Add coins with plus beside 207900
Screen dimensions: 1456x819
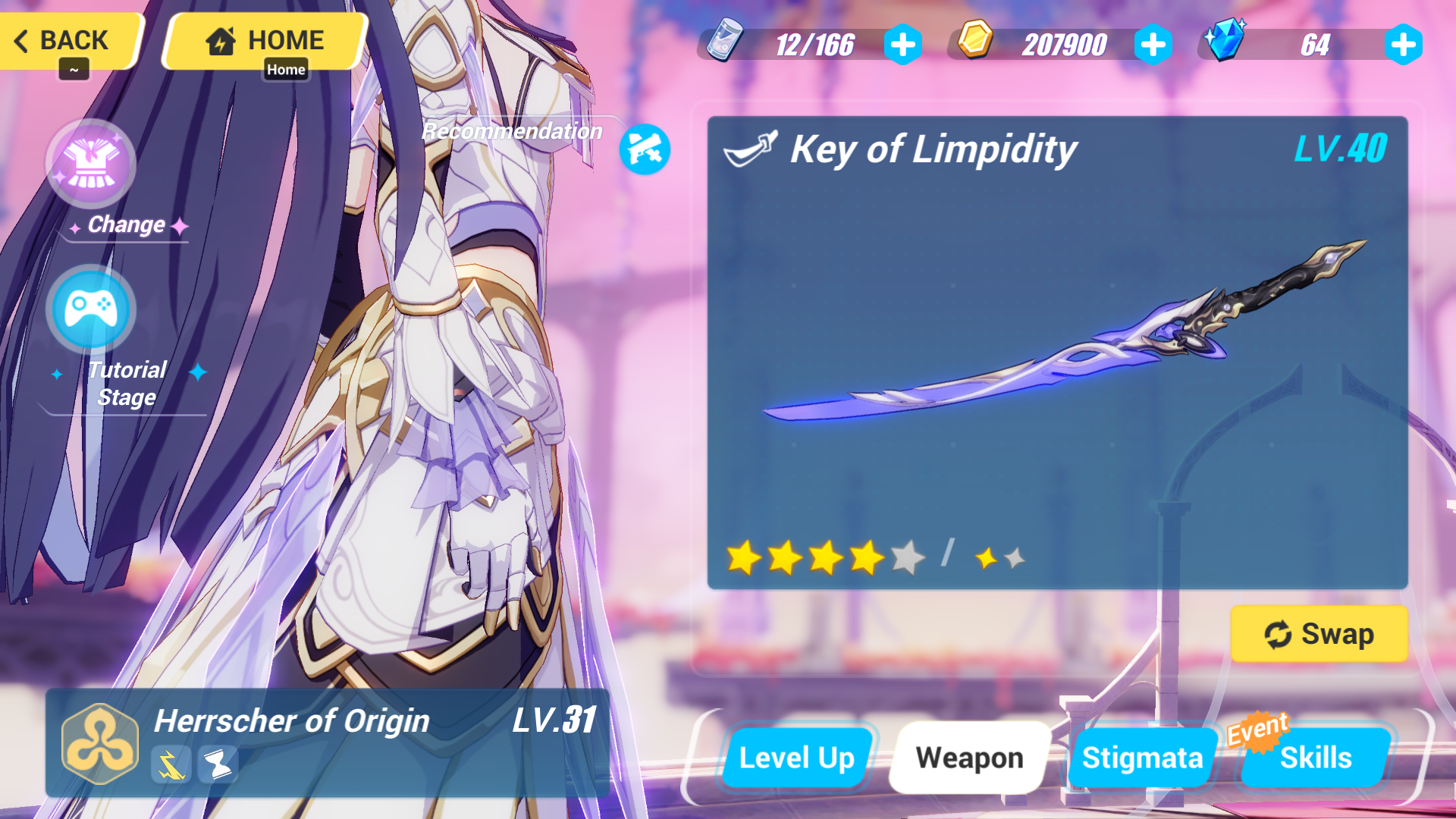[1153, 44]
